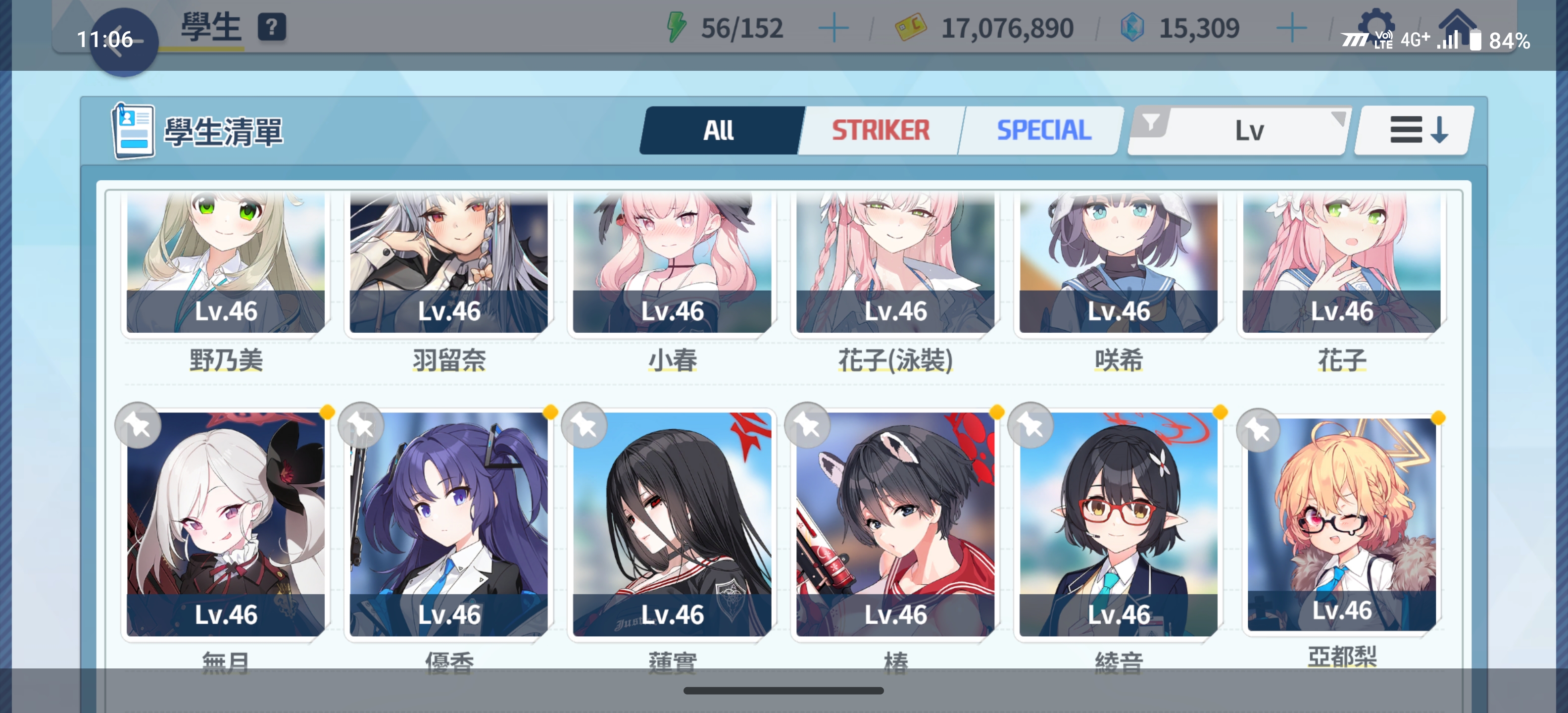Viewport: 1568px width, 713px height.
Task: Open the question mark help button
Action: [271, 28]
